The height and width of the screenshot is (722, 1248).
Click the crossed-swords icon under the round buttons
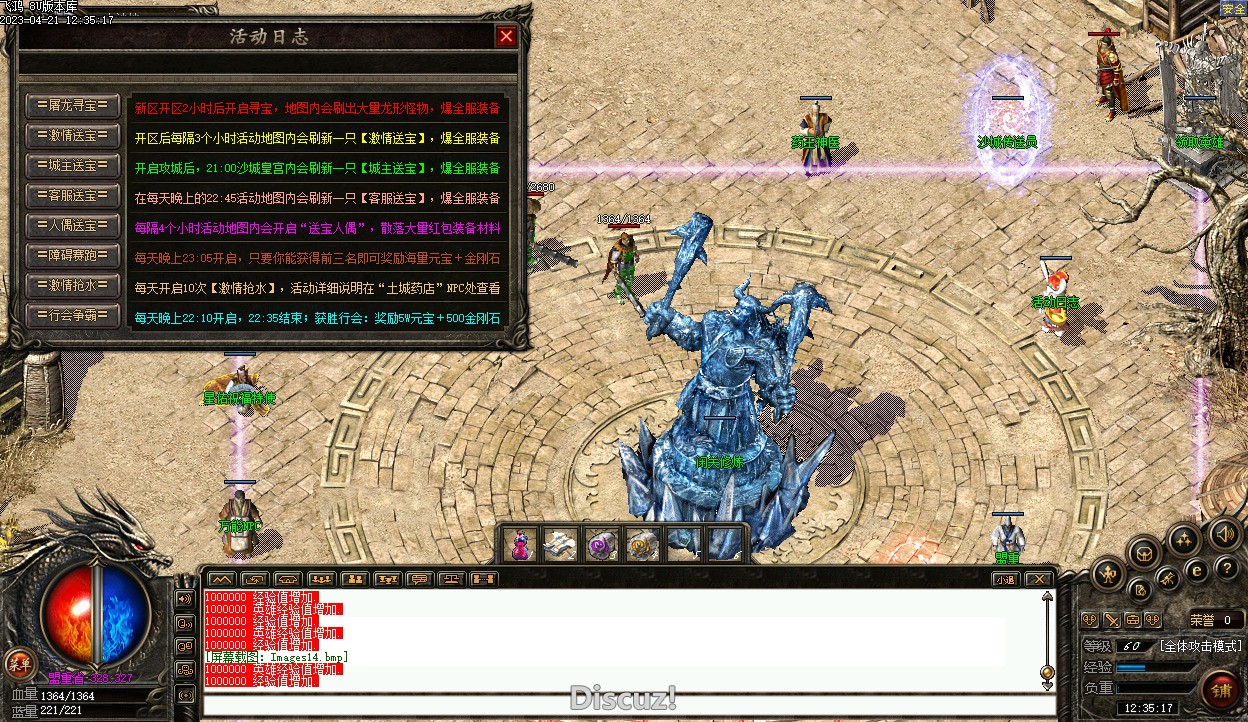coord(1111,620)
